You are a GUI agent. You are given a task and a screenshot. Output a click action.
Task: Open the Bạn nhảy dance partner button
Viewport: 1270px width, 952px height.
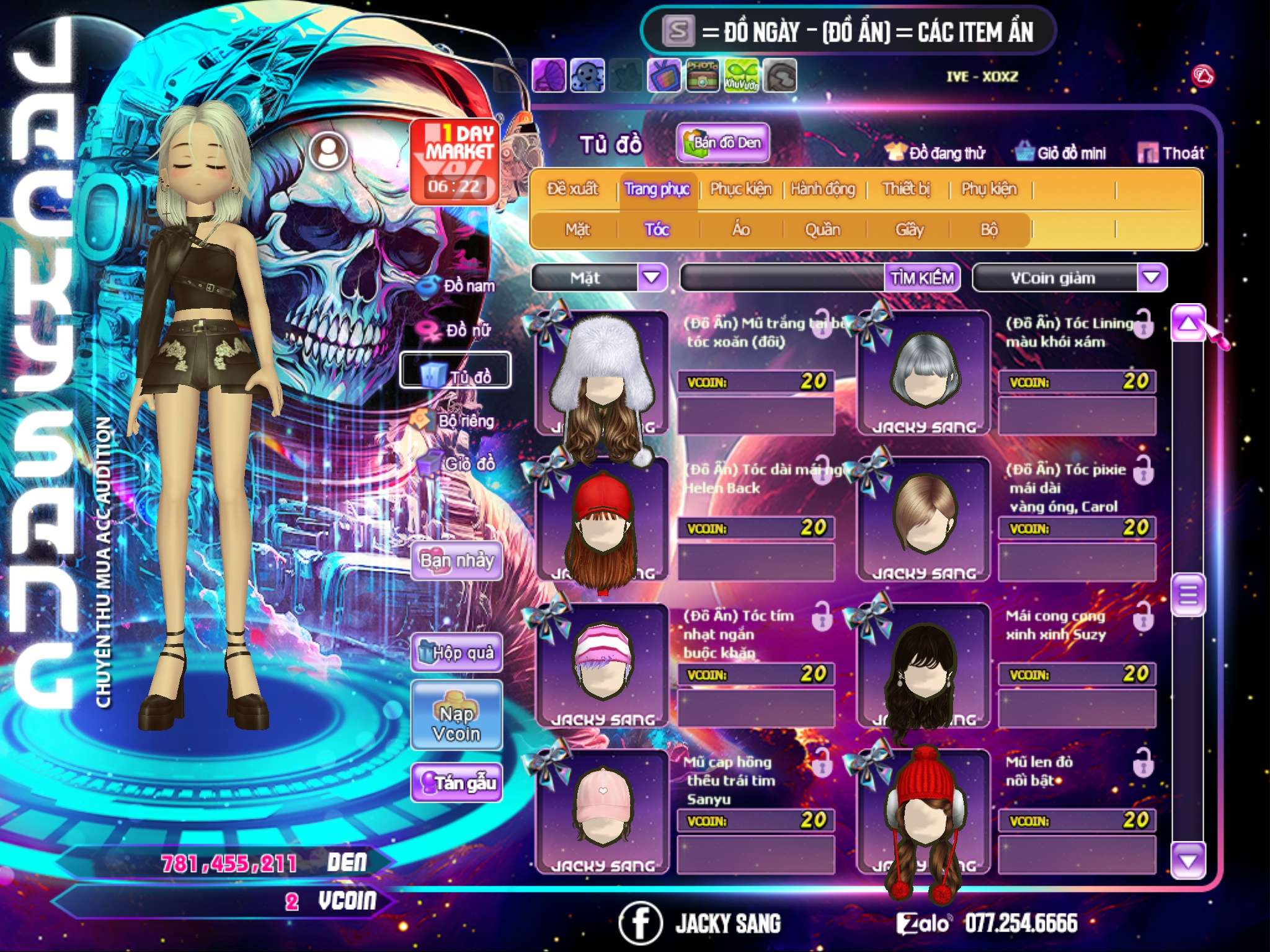point(457,561)
